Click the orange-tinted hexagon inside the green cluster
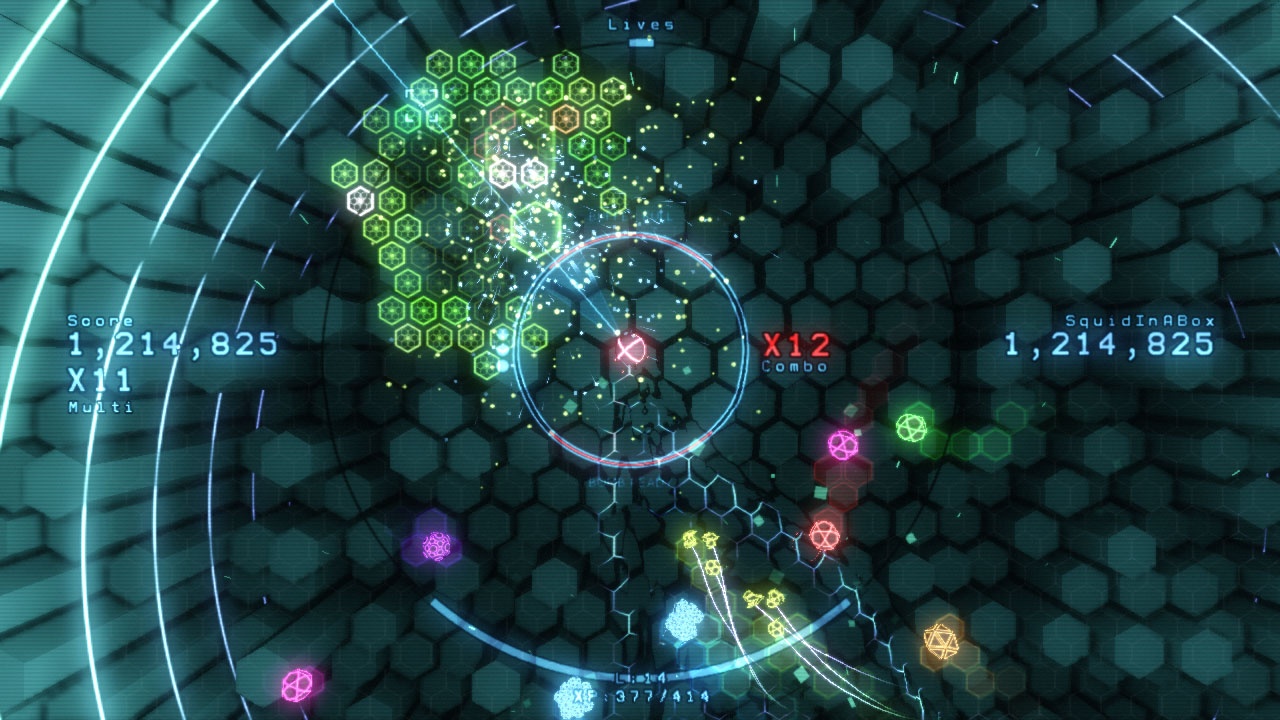 point(566,120)
